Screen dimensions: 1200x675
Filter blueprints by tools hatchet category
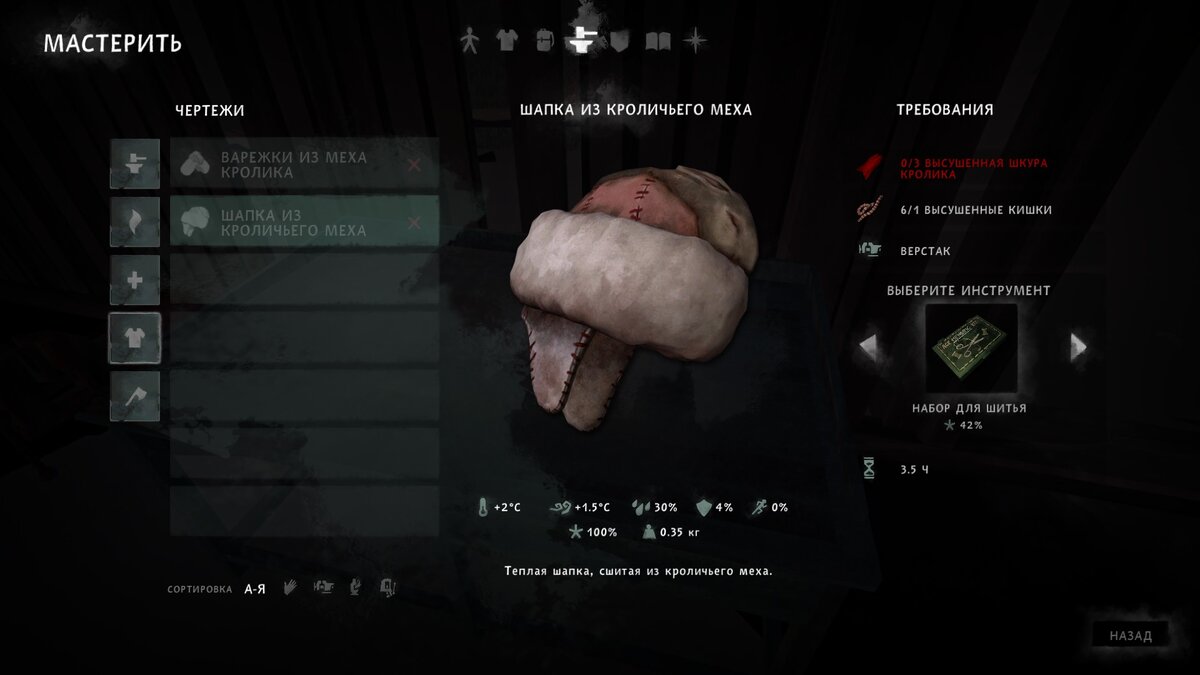point(134,397)
